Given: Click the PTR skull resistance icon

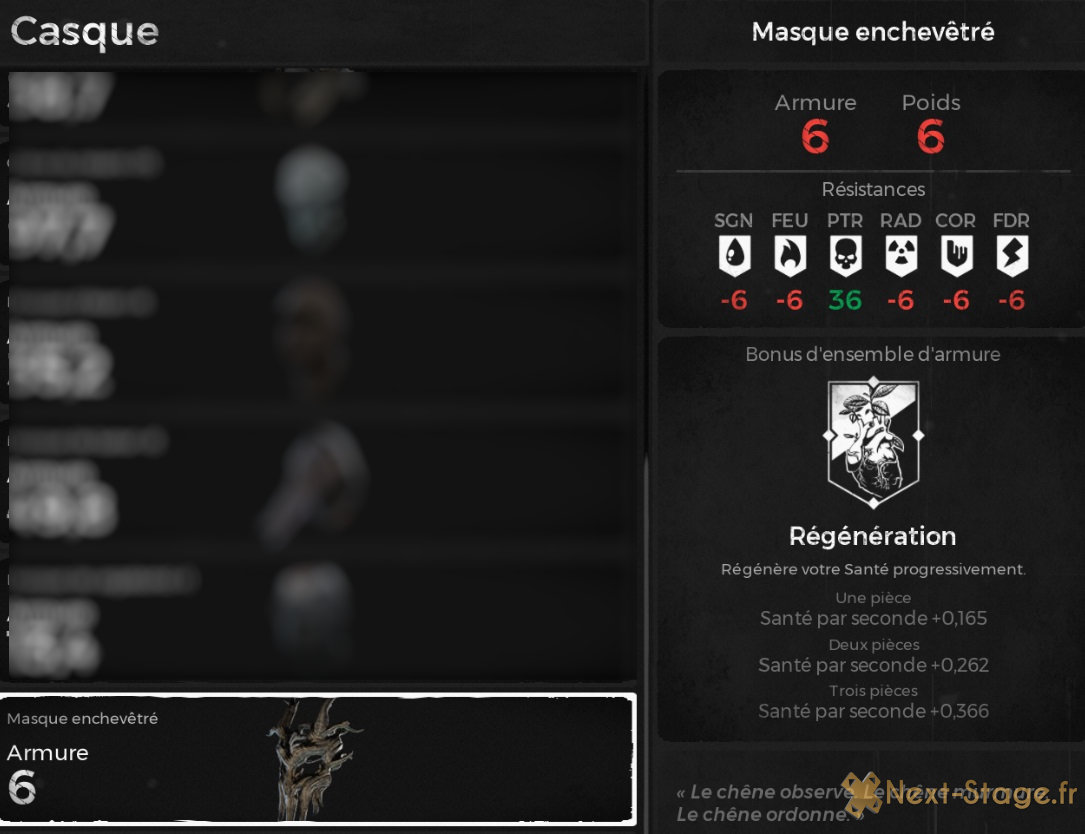Looking at the screenshot, I should click(x=845, y=257).
